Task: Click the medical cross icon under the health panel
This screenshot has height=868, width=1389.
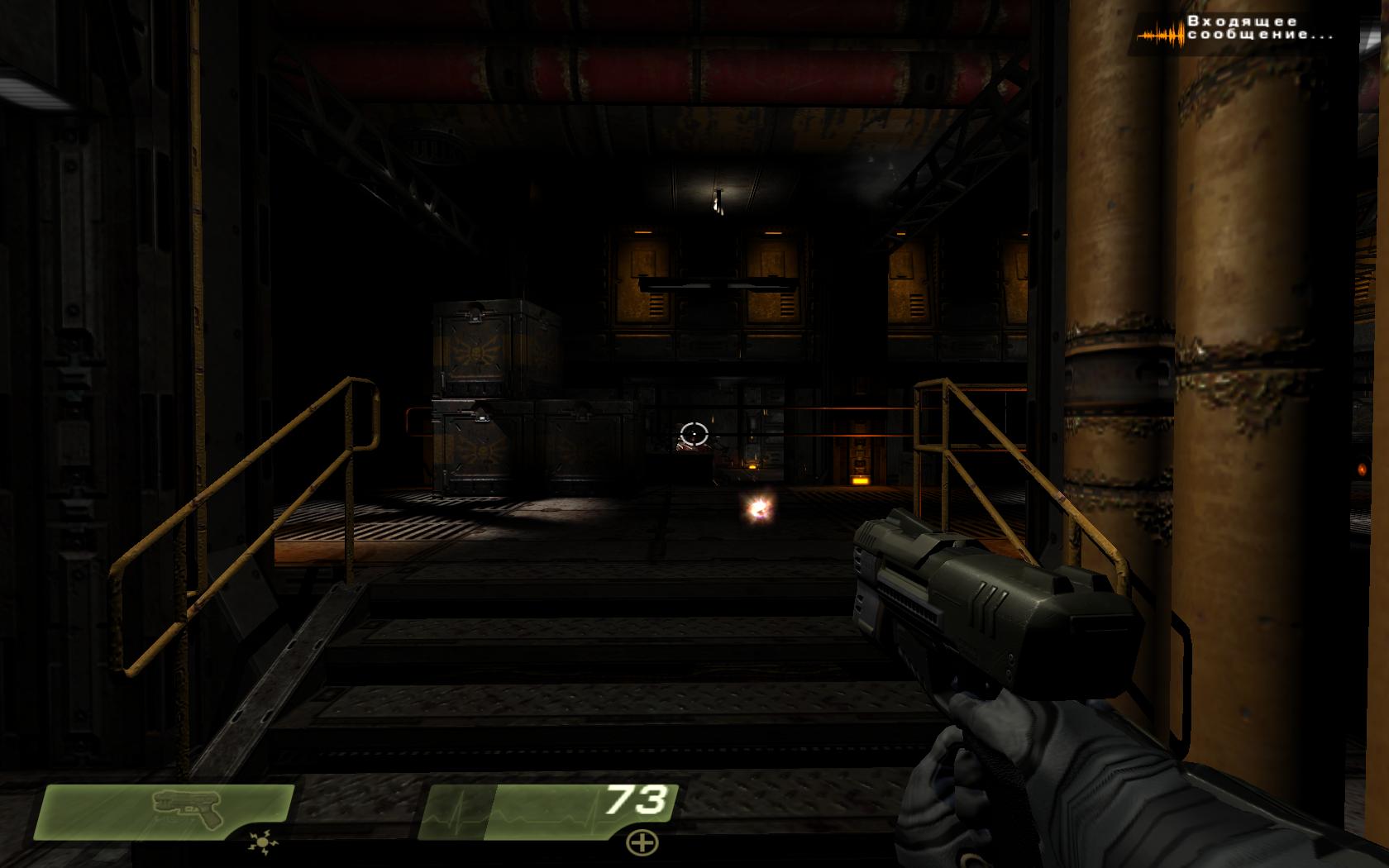Action: [x=641, y=843]
